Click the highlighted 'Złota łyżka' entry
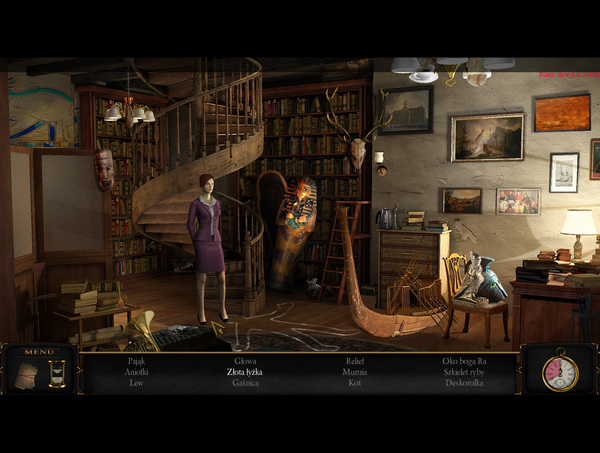This screenshot has width=600, height=453. pyautogui.click(x=245, y=372)
